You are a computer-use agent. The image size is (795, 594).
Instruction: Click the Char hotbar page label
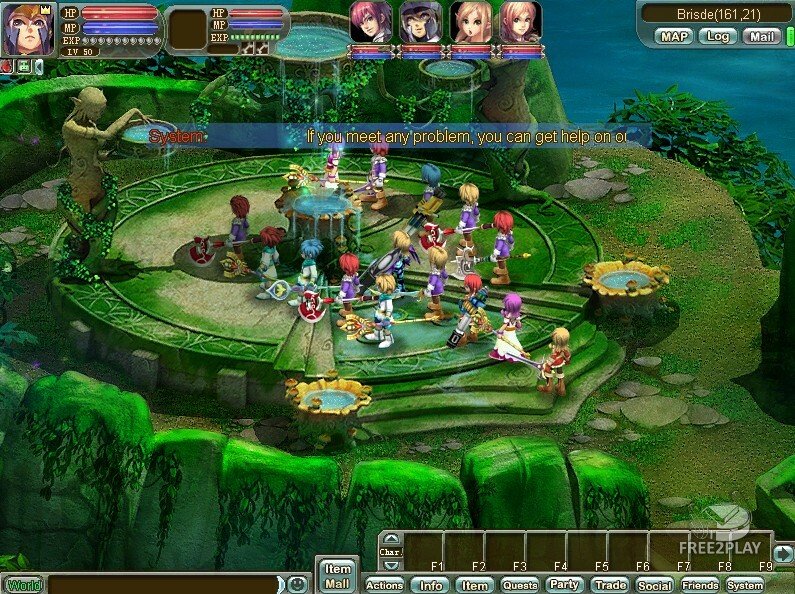[x=390, y=551]
